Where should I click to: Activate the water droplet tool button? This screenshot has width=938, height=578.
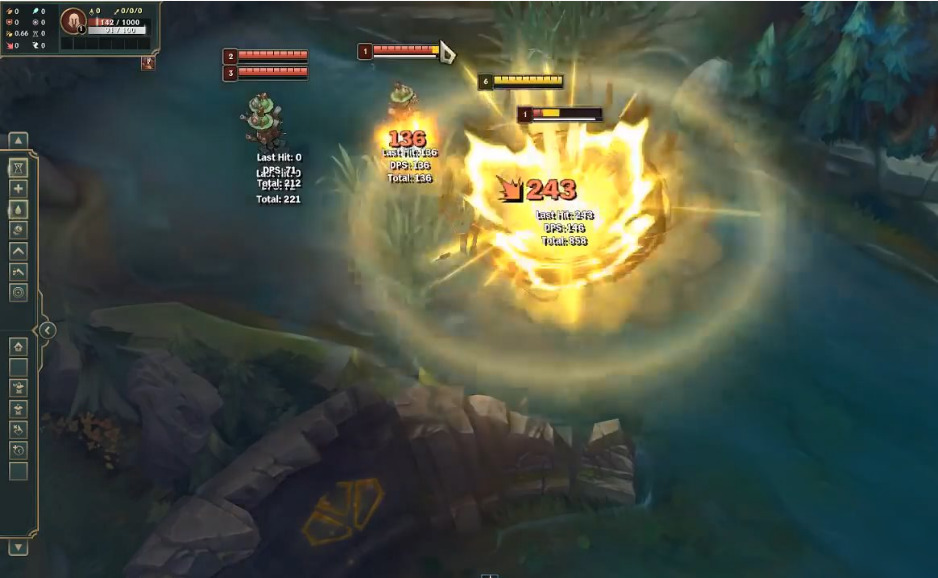pyautogui.click(x=18, y=210)
